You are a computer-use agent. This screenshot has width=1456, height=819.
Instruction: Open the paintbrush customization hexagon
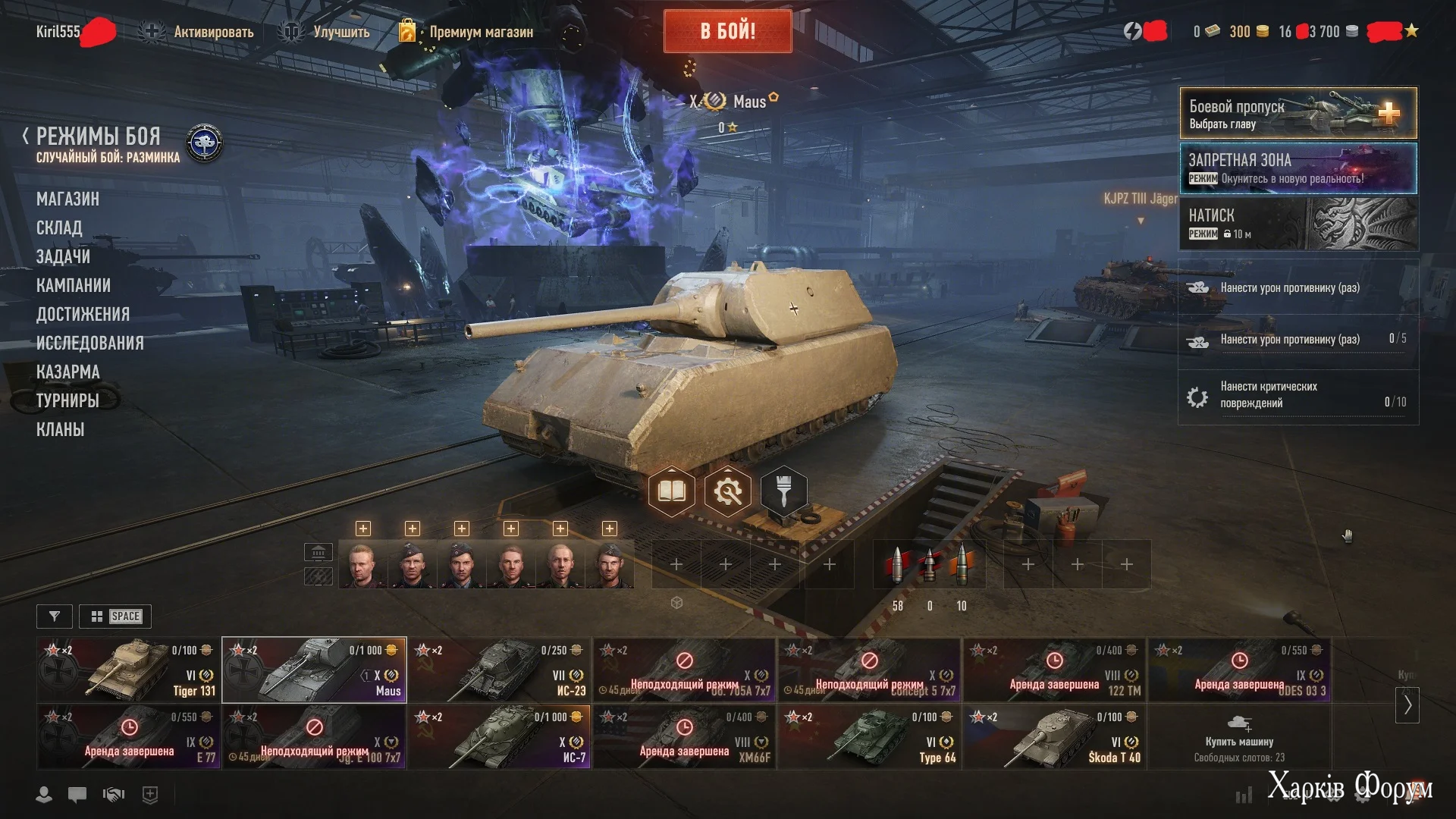click(783, 491)
